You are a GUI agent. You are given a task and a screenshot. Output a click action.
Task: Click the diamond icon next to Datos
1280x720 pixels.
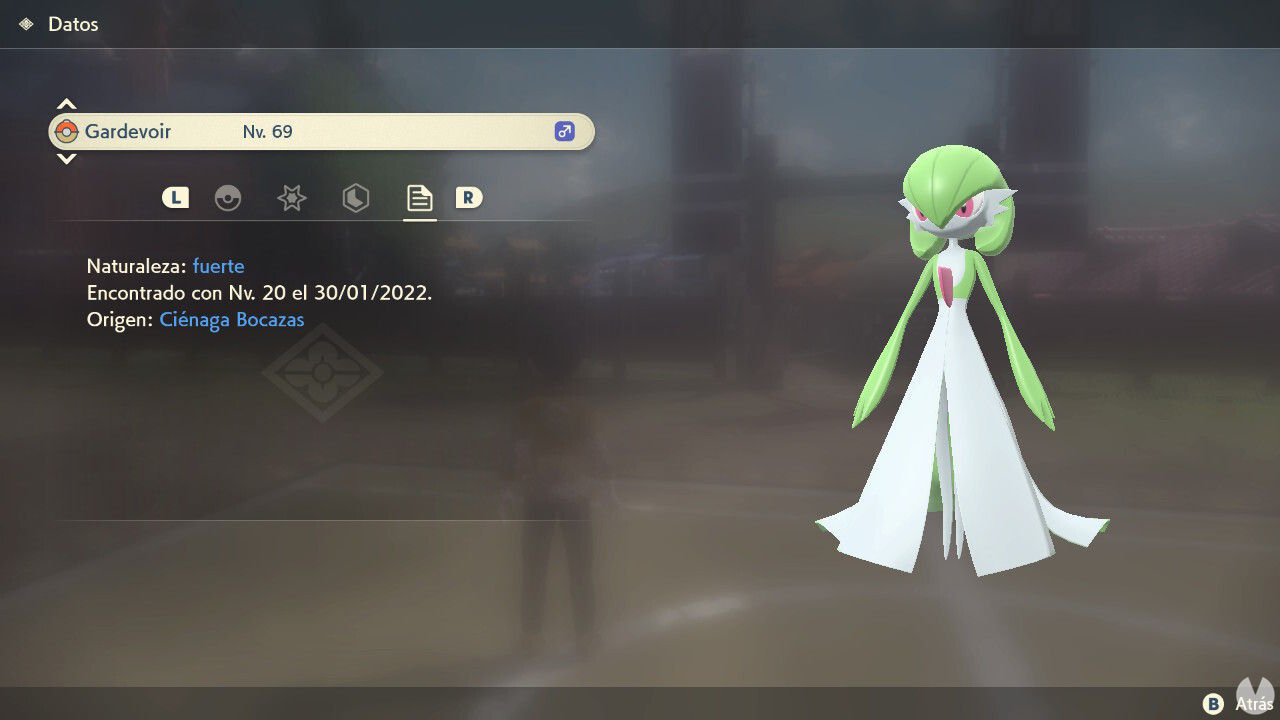point(25,23)
